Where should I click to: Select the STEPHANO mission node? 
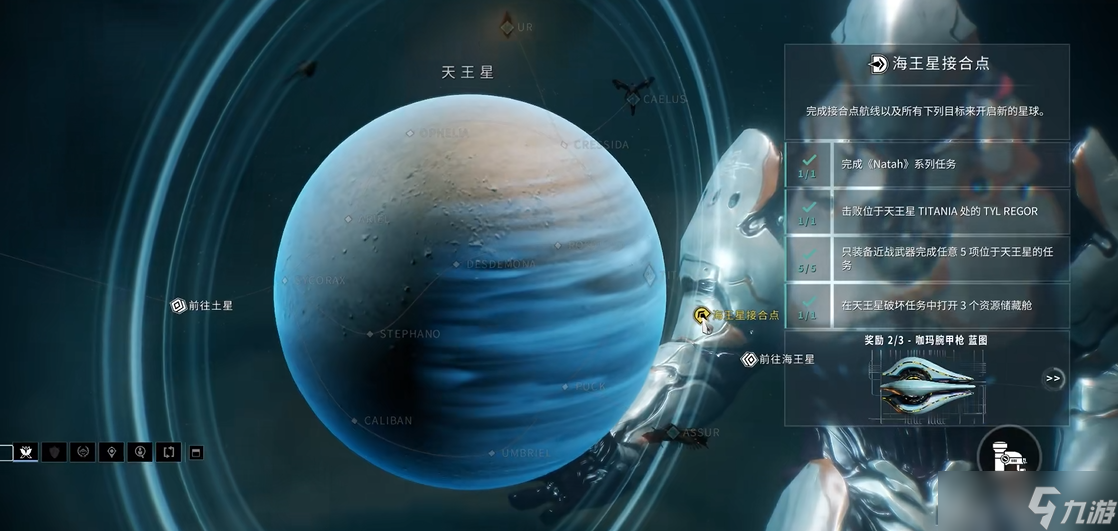coord(371,334)
